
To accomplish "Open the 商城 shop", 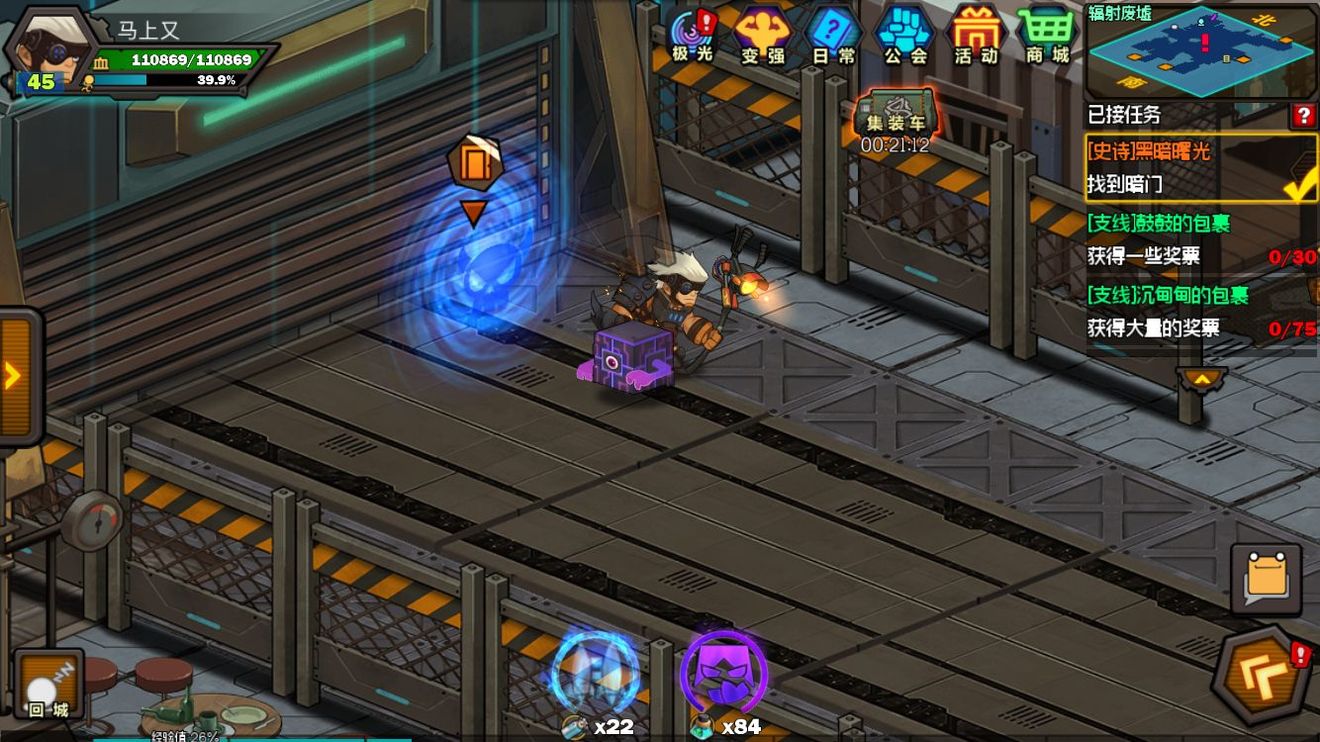I will tap(1047, 35).
